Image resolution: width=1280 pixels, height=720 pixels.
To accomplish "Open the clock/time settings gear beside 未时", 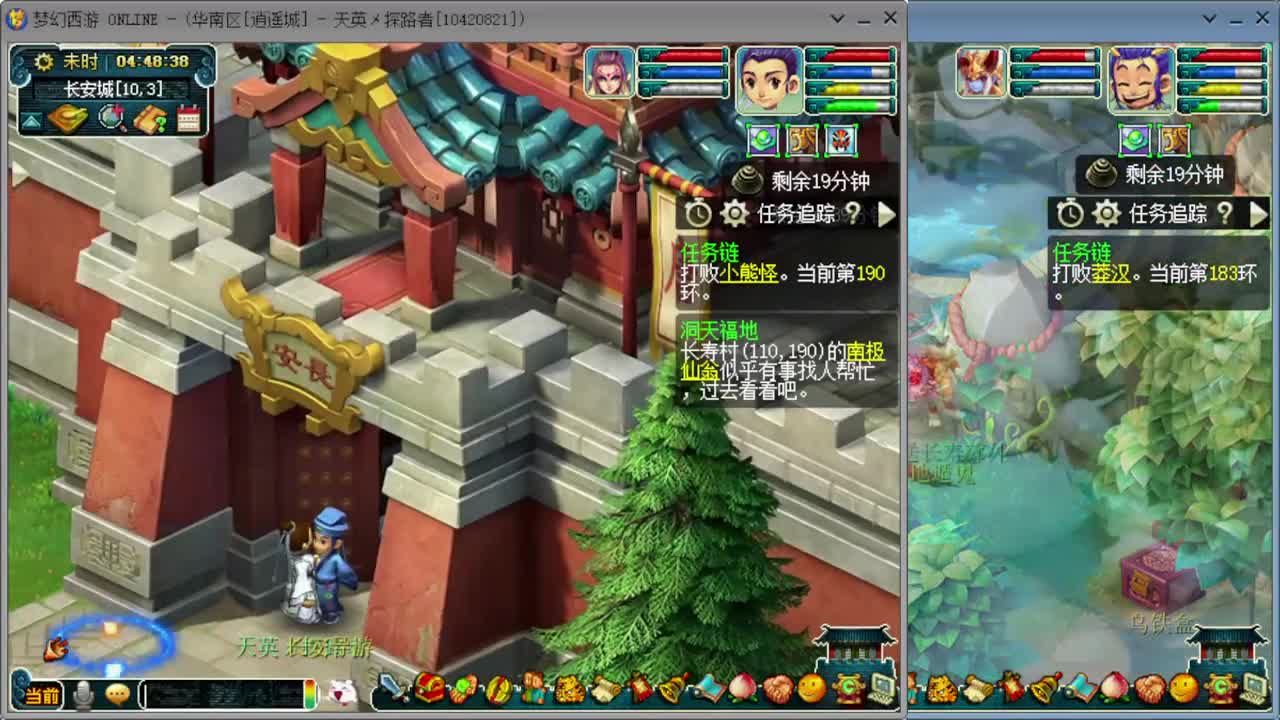I will point(45,62).
